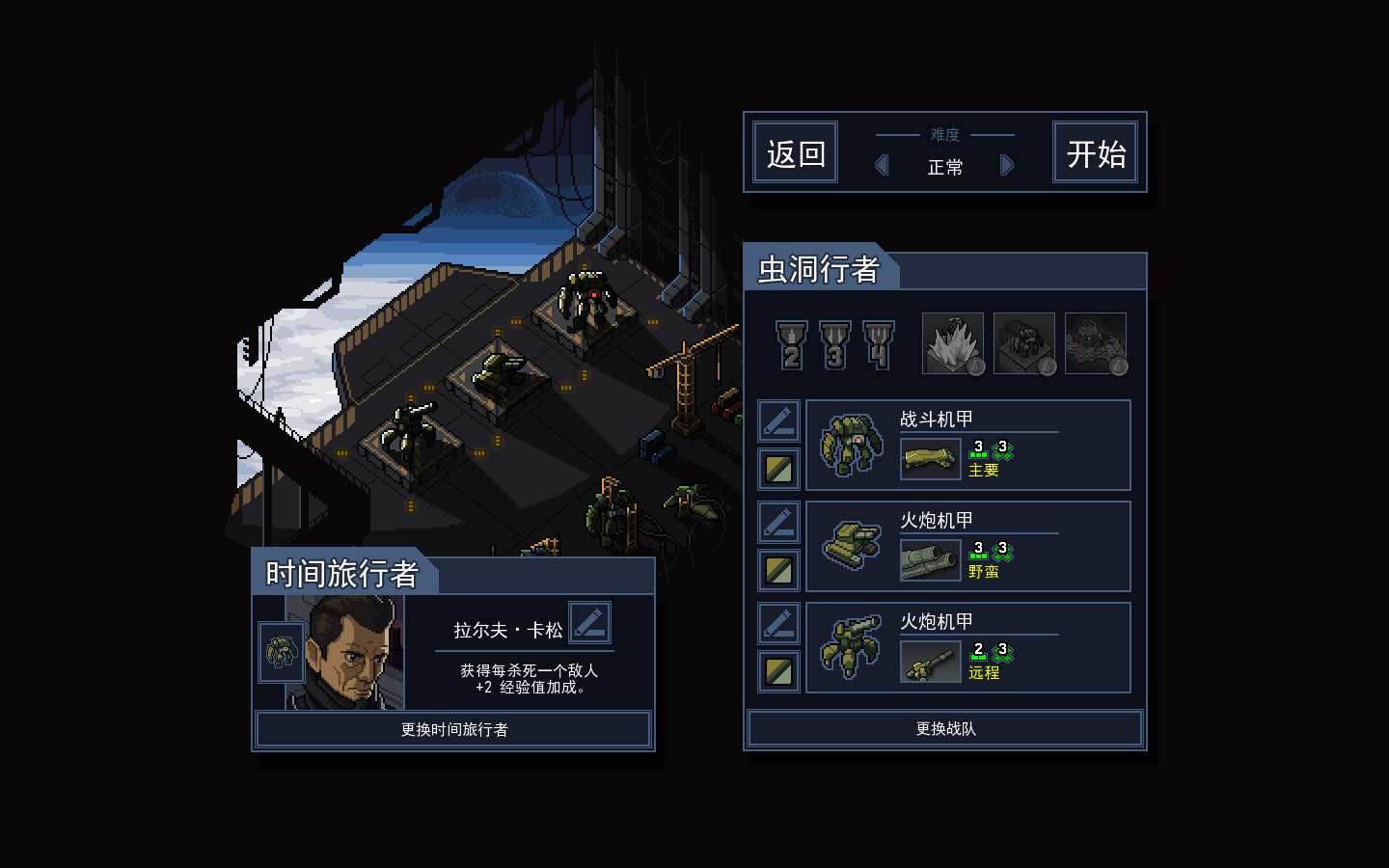
Task: View the medal numbered 4
Action: click(878, 345)
